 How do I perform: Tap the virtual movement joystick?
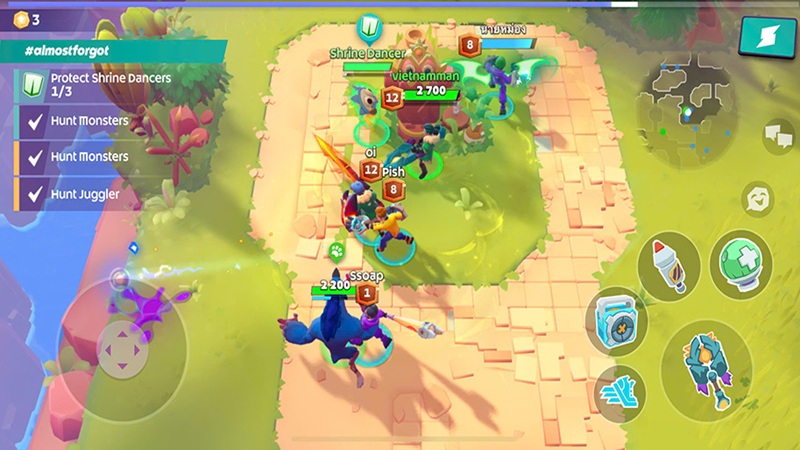click(x=122, y=343)
